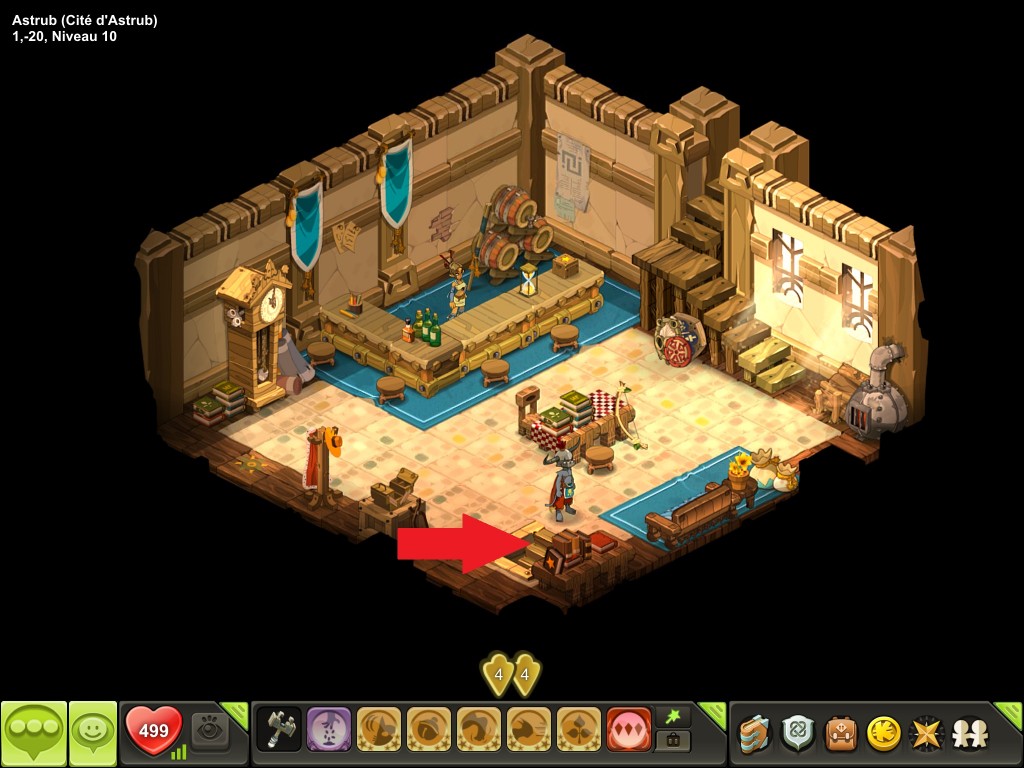Viewport: 1024px width, 768px height.
Task: Select the hammer weapon attack slot
Action: (279, 730)
